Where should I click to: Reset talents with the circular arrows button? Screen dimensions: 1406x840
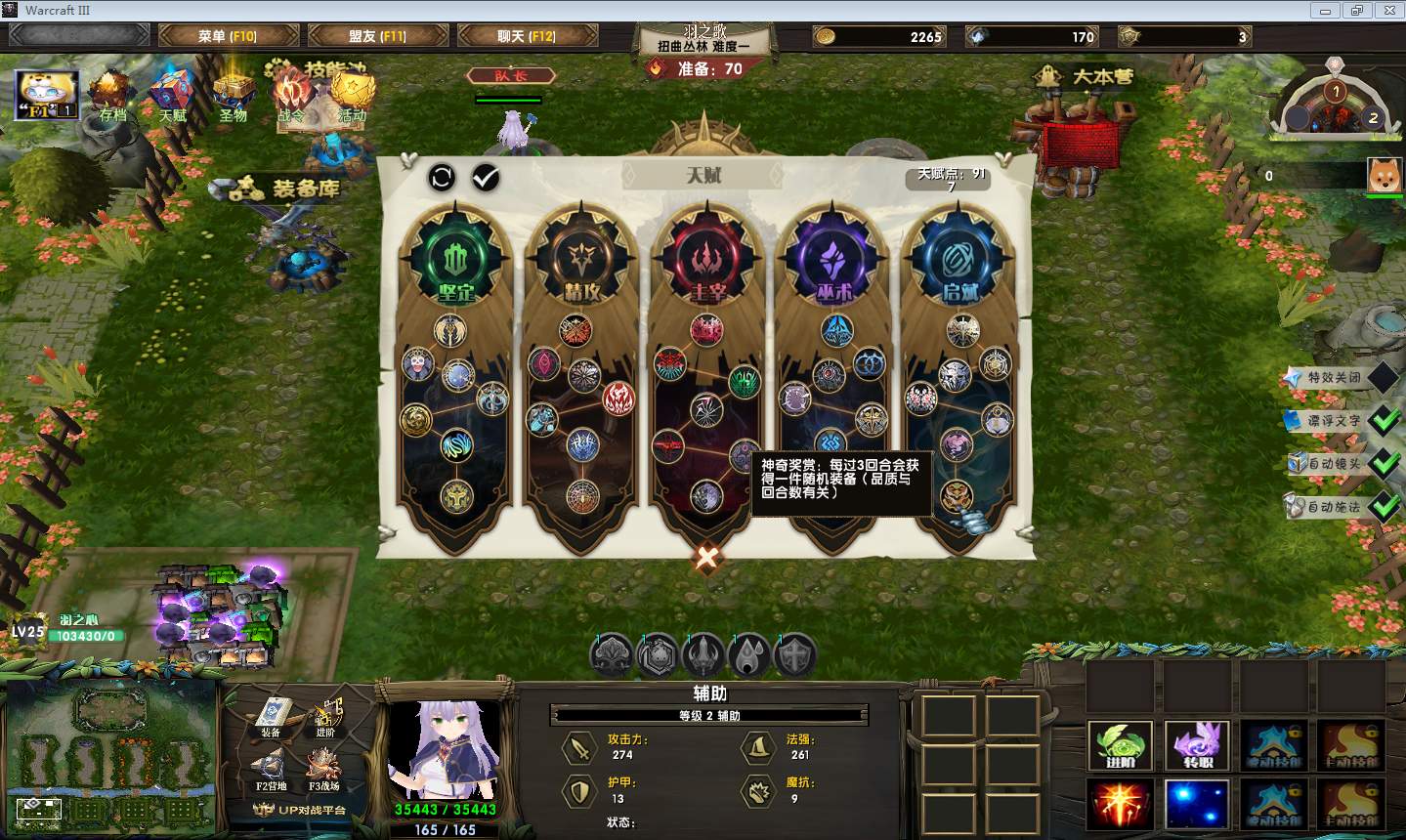pos(442,177)
